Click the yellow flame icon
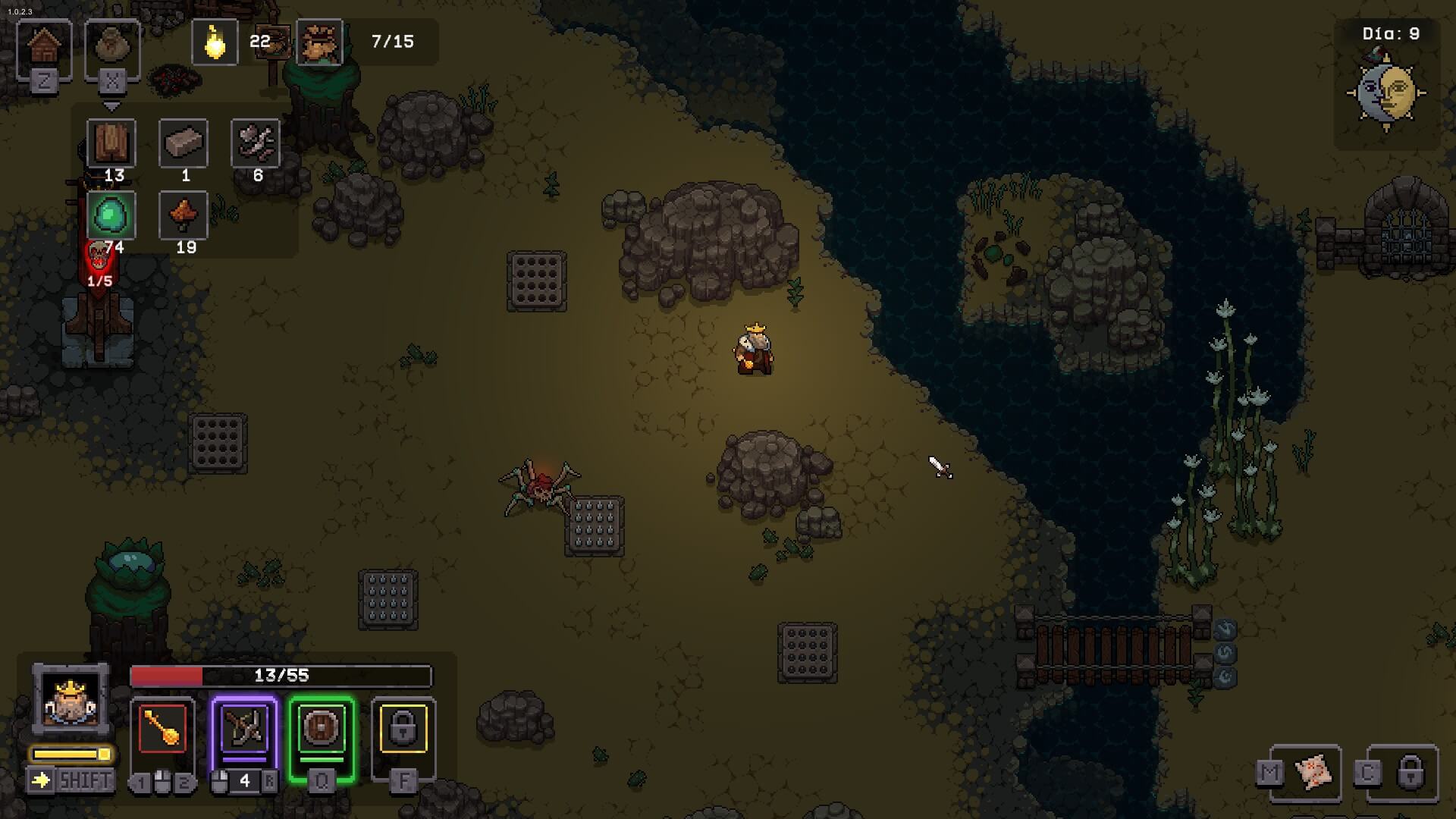Image resolution: width=1456 pixels, height=819 pixels. 215,42
